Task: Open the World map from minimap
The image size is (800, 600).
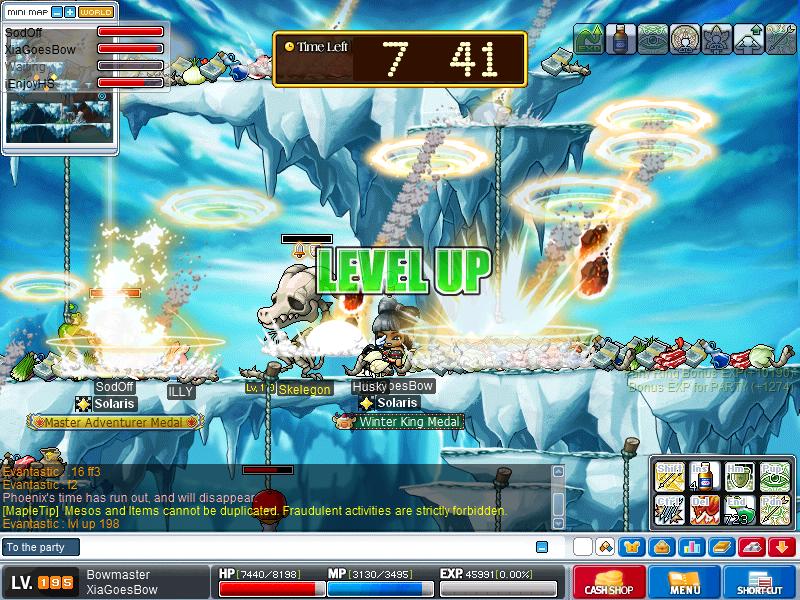Action: click(96, 12)
